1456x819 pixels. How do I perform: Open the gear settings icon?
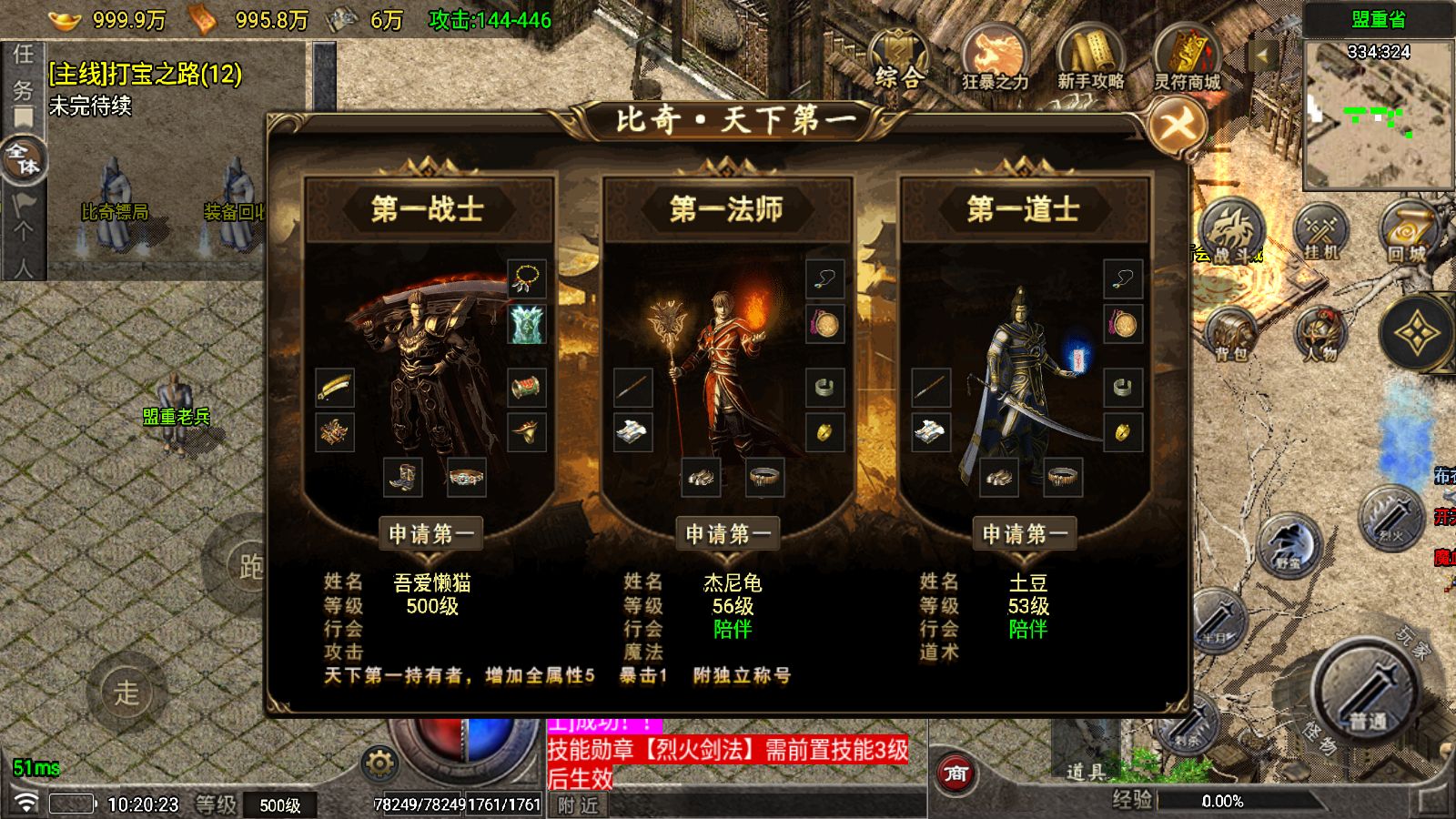click(x=379, y=763)
